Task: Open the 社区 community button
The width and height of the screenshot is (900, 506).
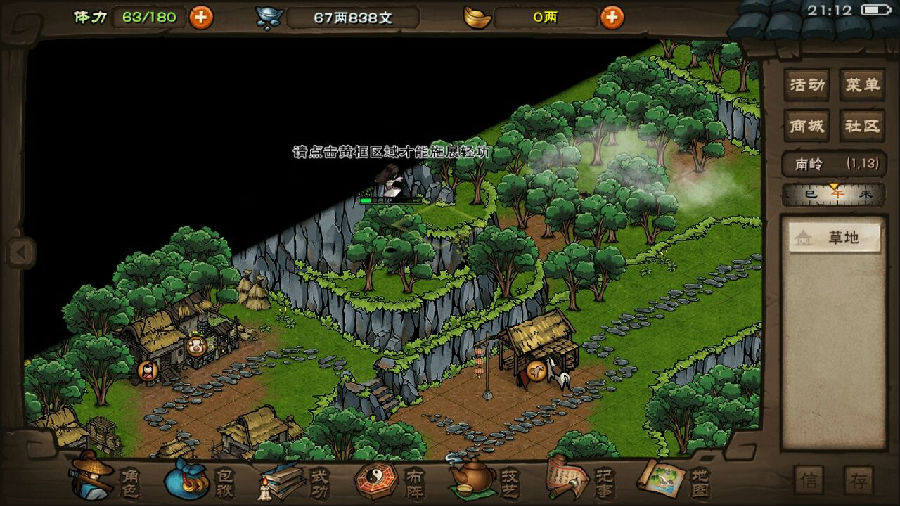Action: (861, 126)
